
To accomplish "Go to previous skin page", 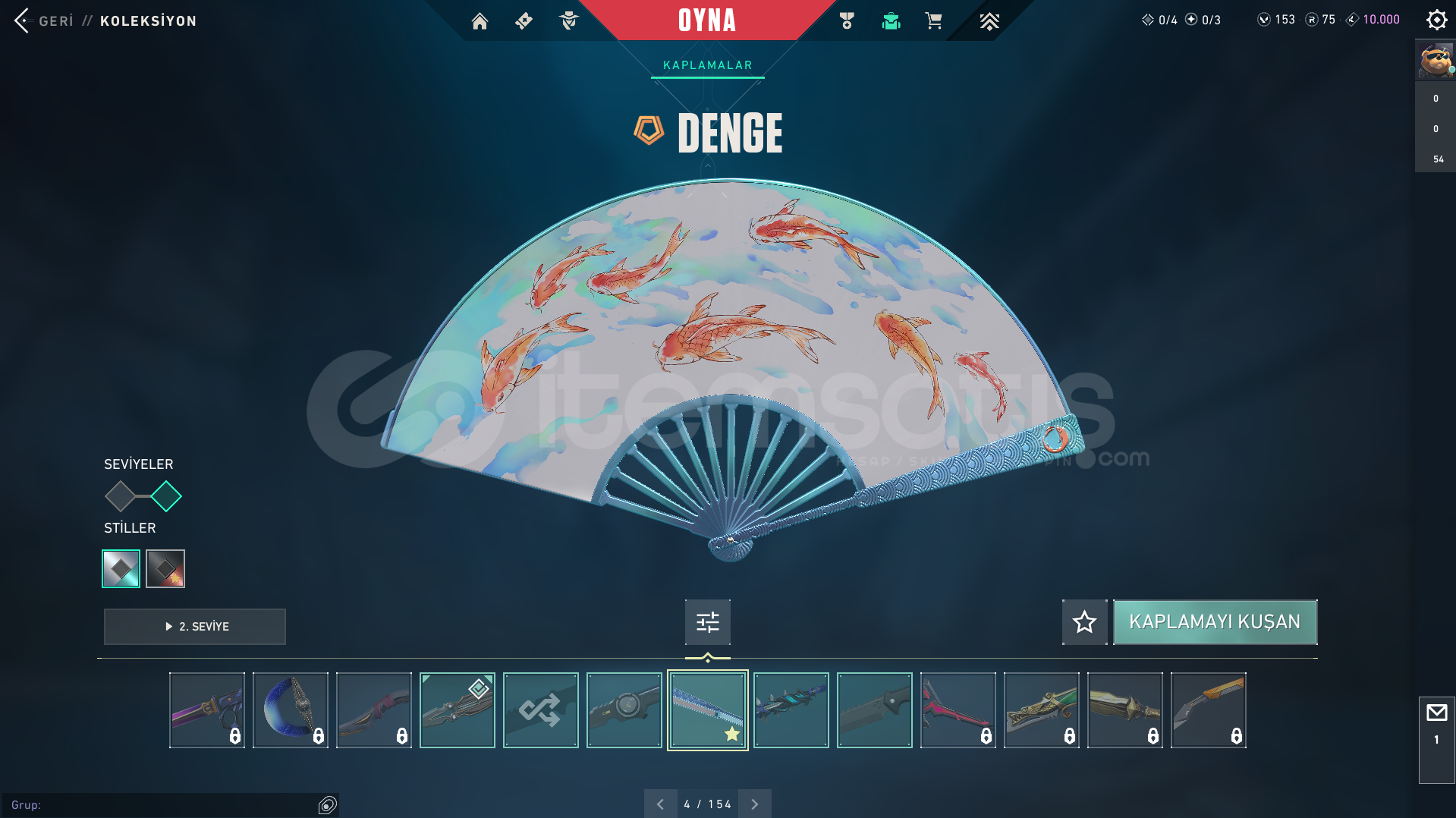I will (660, 804).
